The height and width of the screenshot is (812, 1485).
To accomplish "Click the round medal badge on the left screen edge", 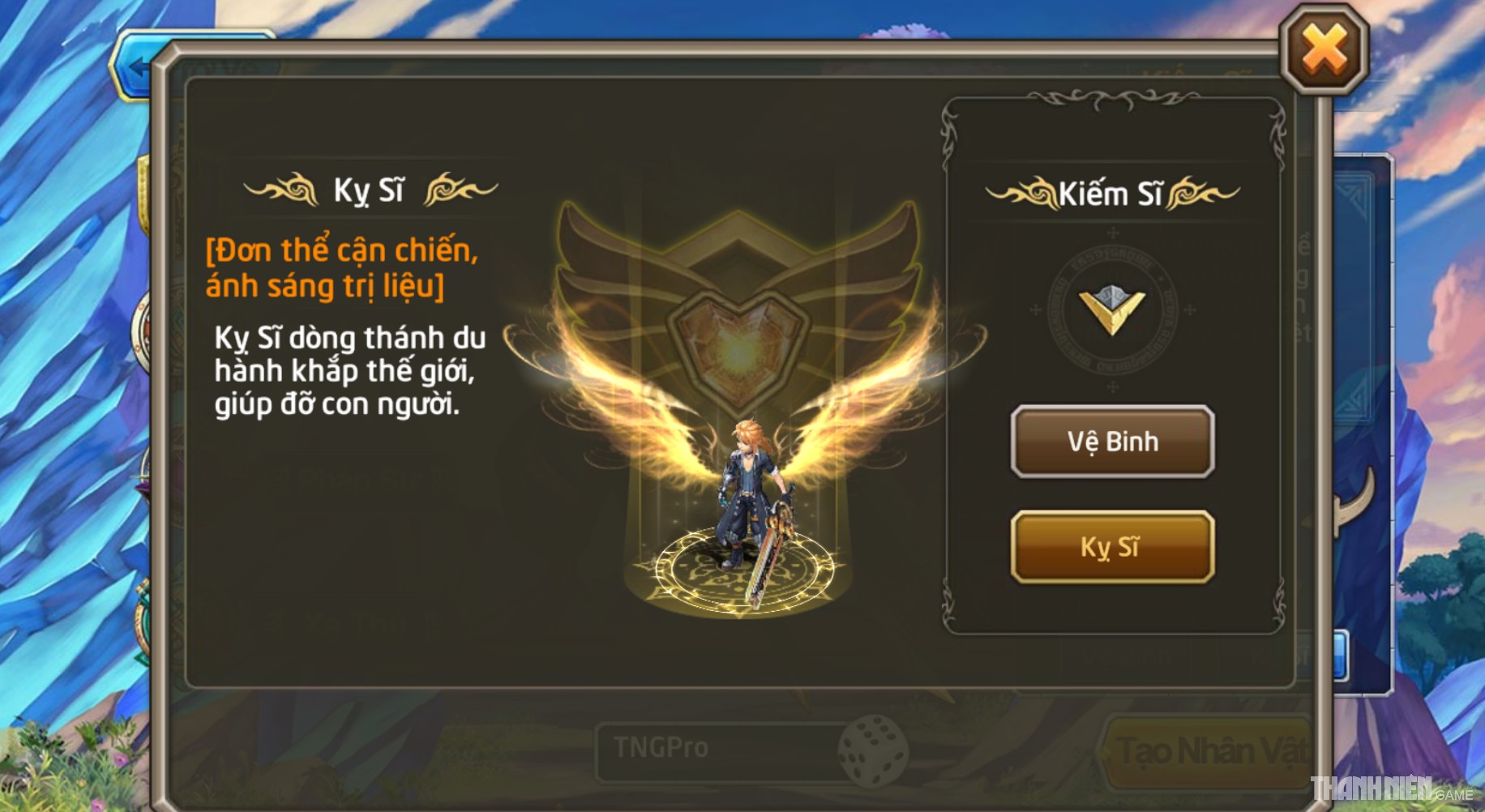I will point(143,327).
